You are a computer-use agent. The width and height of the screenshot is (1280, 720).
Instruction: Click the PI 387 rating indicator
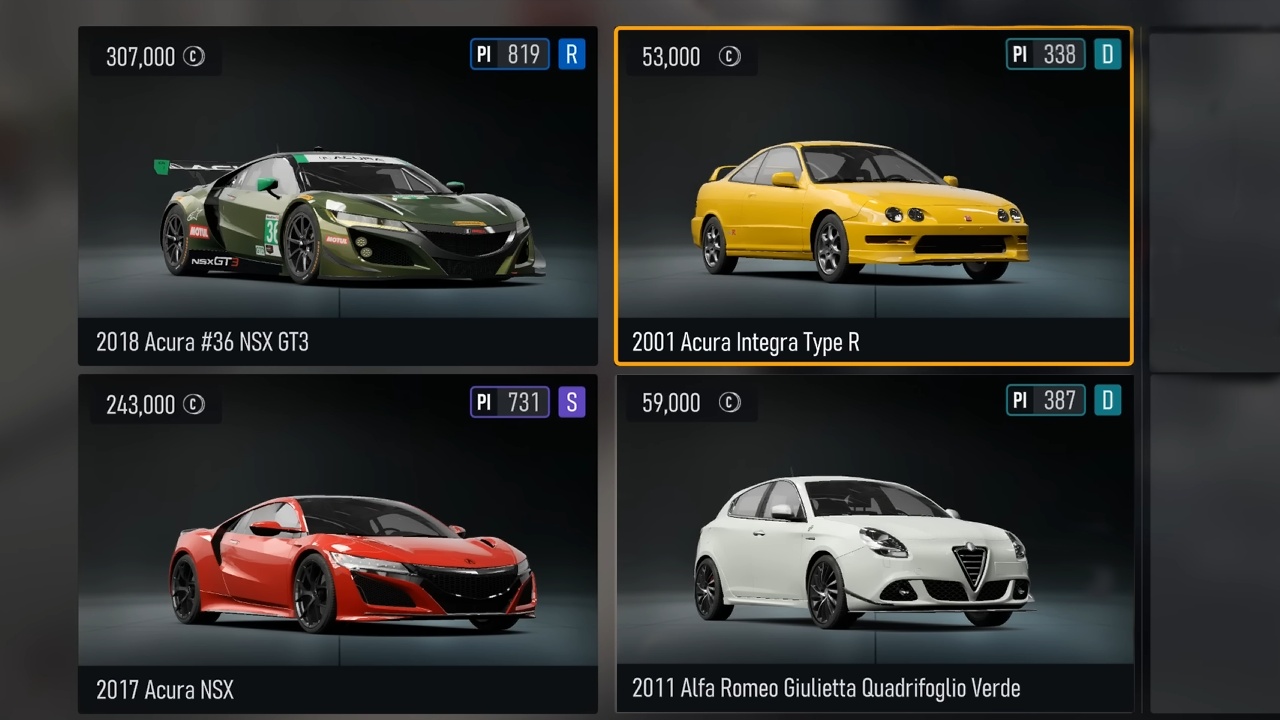coord(1044,400)
